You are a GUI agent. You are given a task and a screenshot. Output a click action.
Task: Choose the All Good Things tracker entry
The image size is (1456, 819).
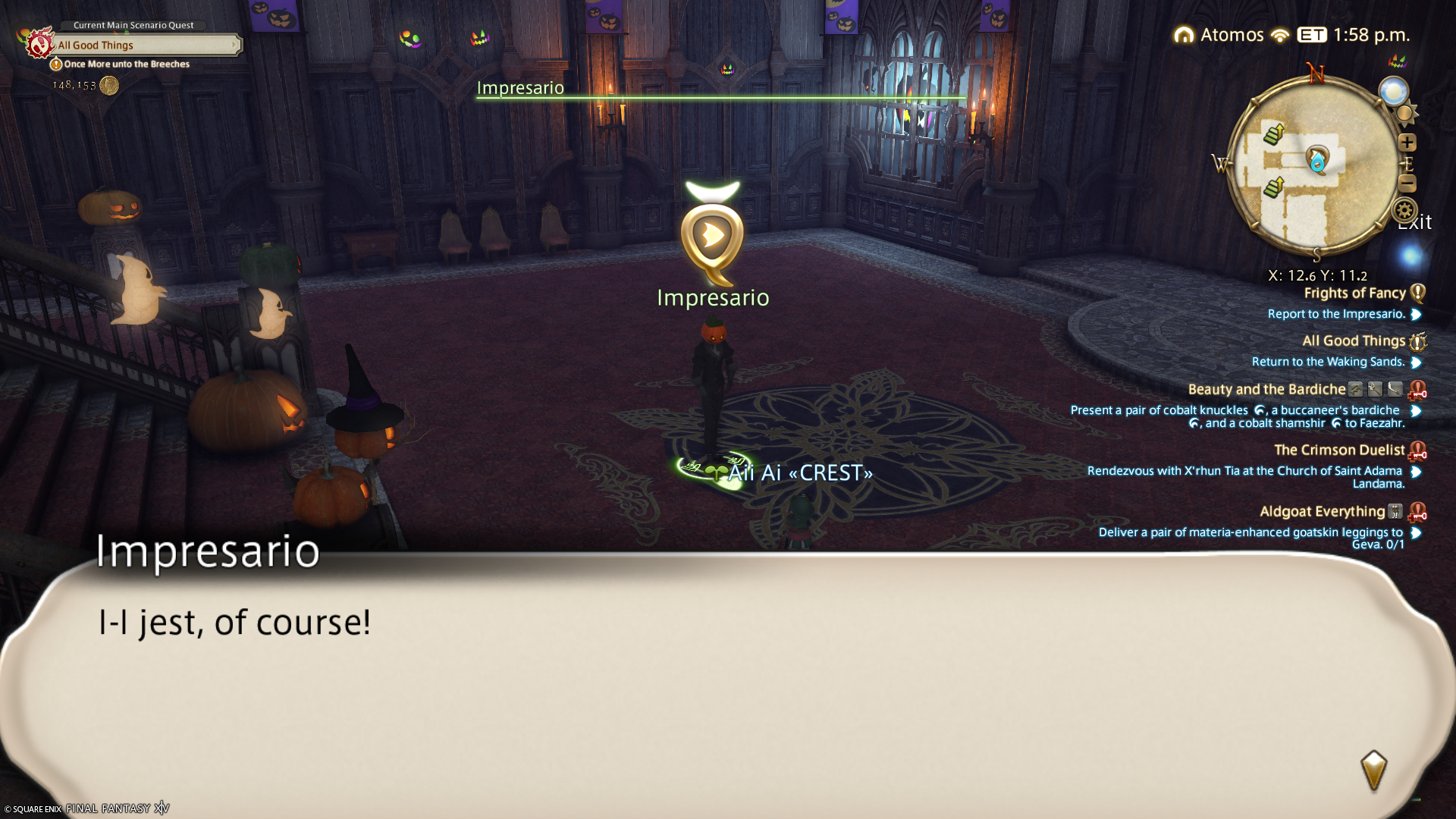tap(1353, 341)
